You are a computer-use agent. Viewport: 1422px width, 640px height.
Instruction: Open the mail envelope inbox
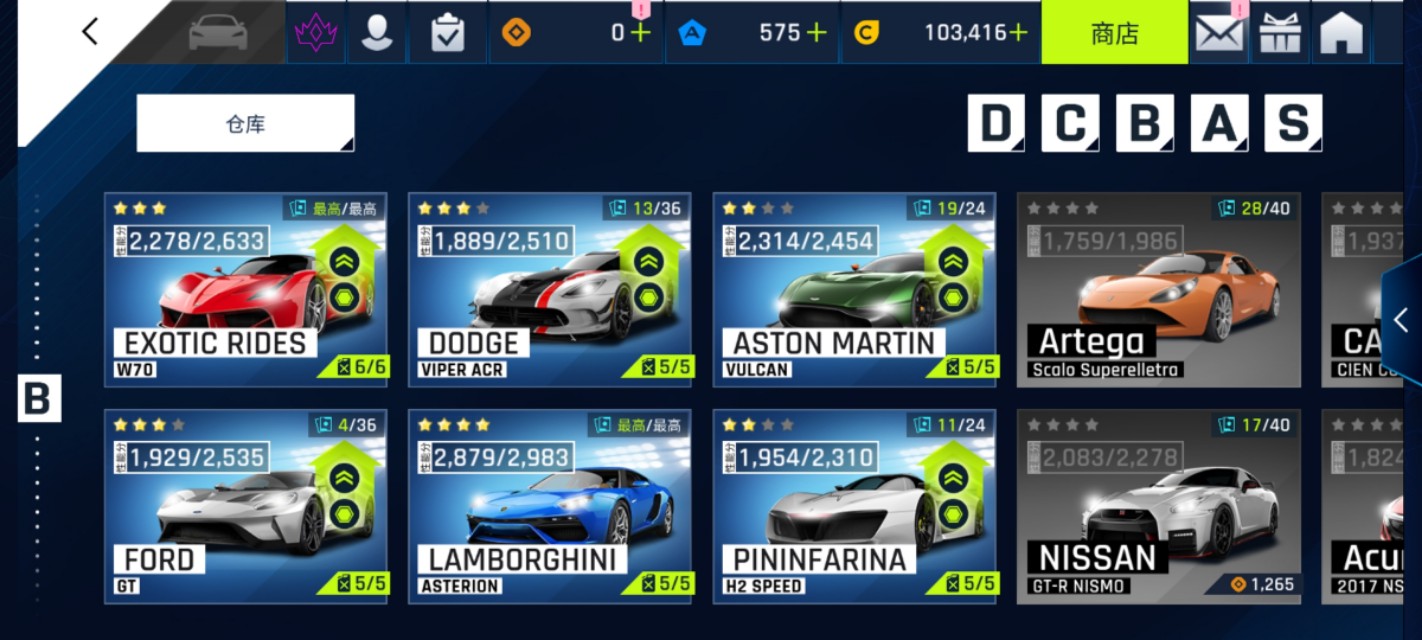1219,33
